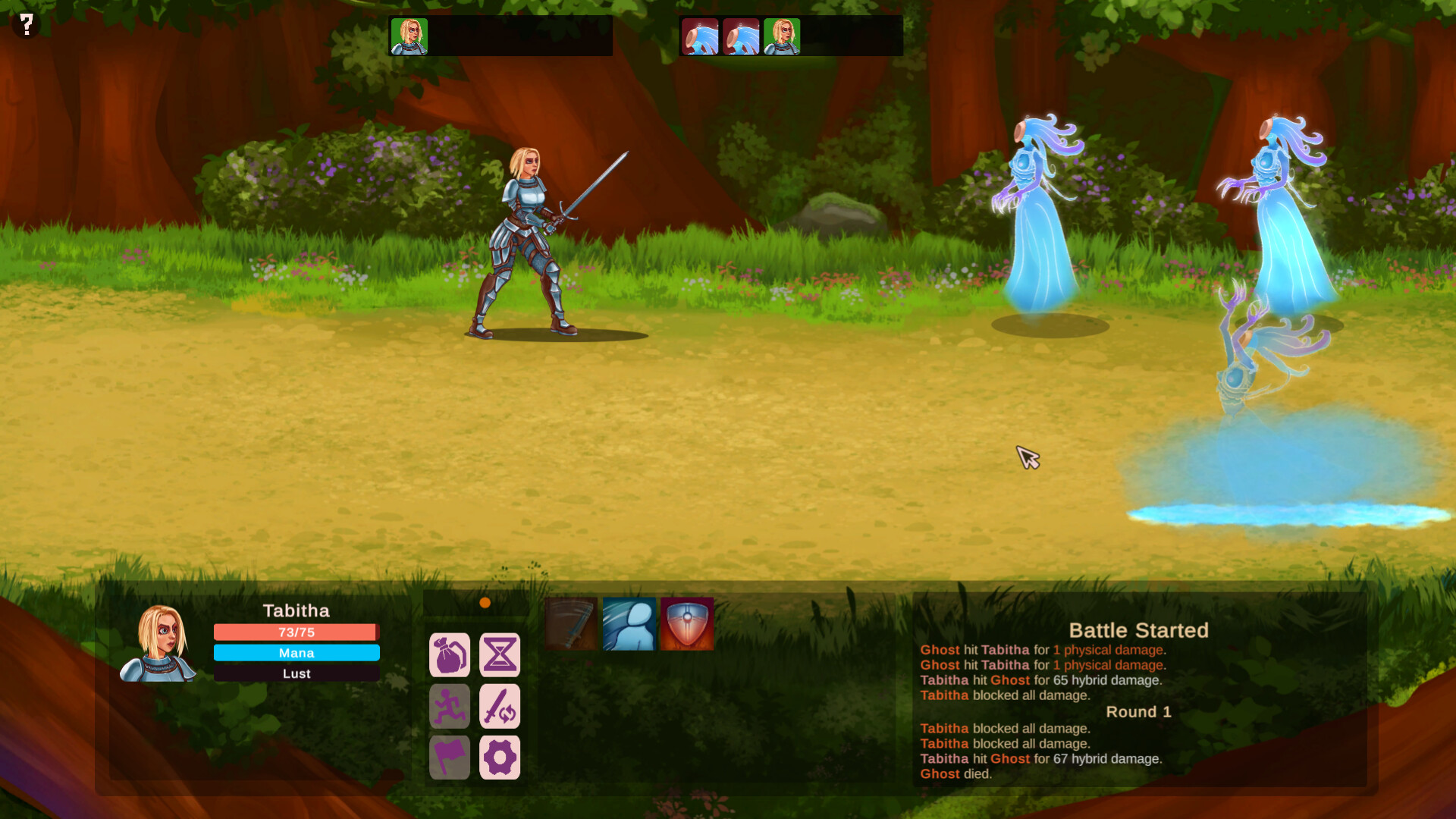Click the Battle Started log heading

point(1138,630)
